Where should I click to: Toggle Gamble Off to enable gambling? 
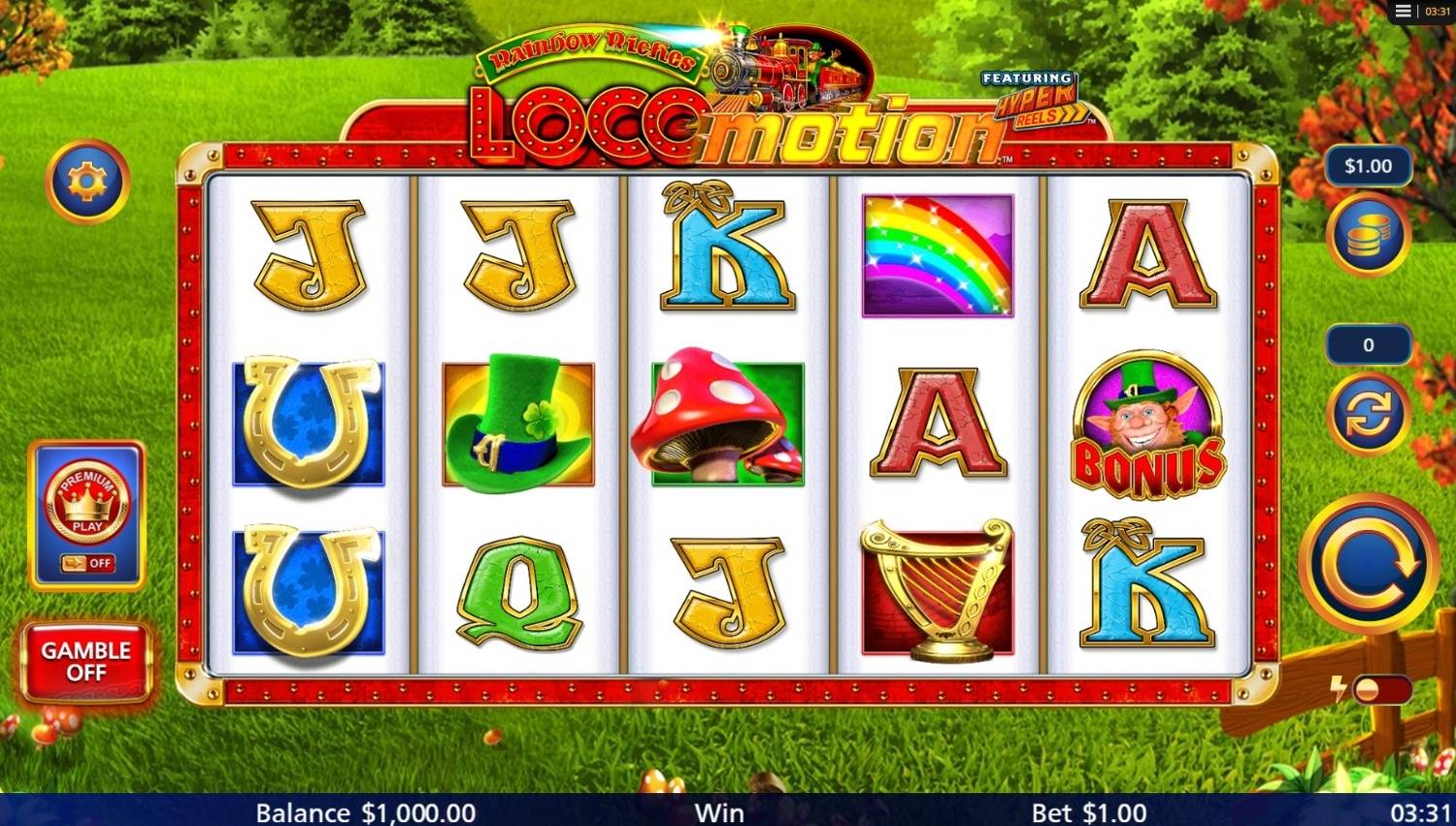click(x=85, y=661)
